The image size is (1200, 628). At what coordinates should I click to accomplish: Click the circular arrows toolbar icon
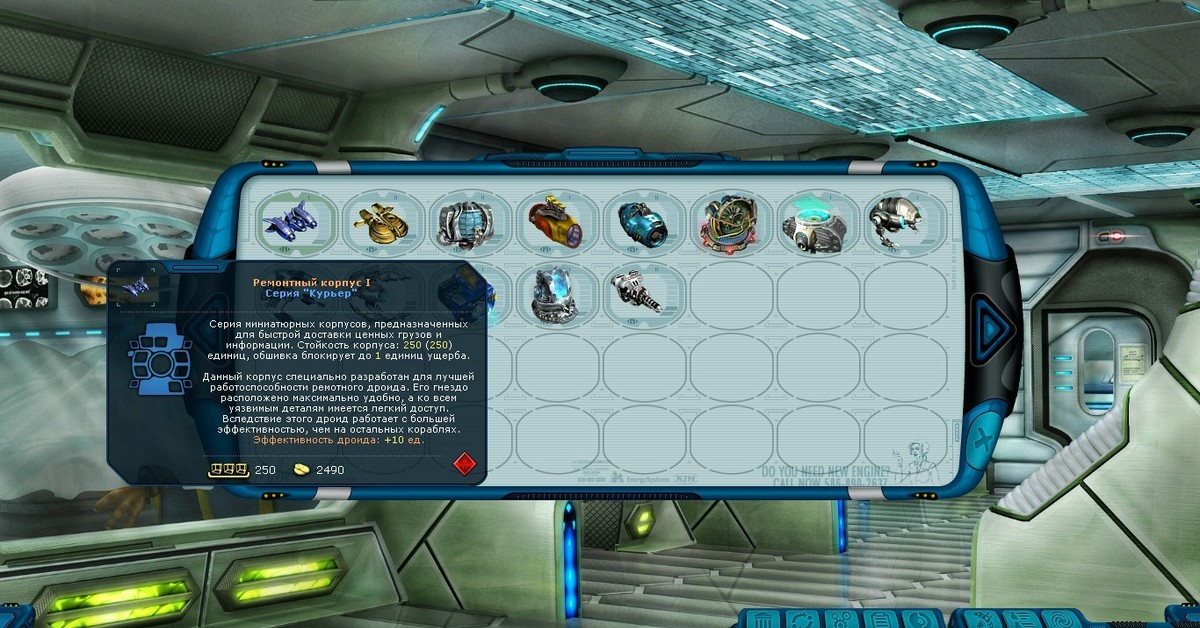(x=800, y=619)
